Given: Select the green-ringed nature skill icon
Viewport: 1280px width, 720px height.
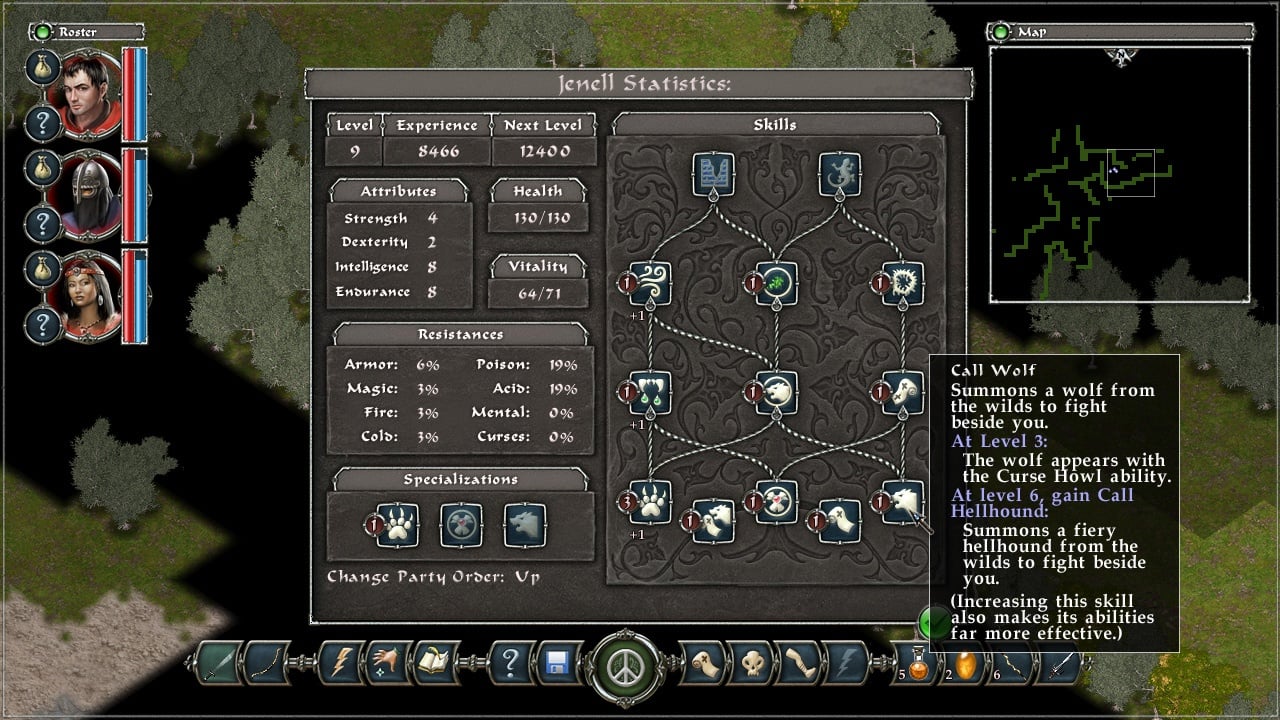Looking at the screenshot, I should click(x=776, y=284).
